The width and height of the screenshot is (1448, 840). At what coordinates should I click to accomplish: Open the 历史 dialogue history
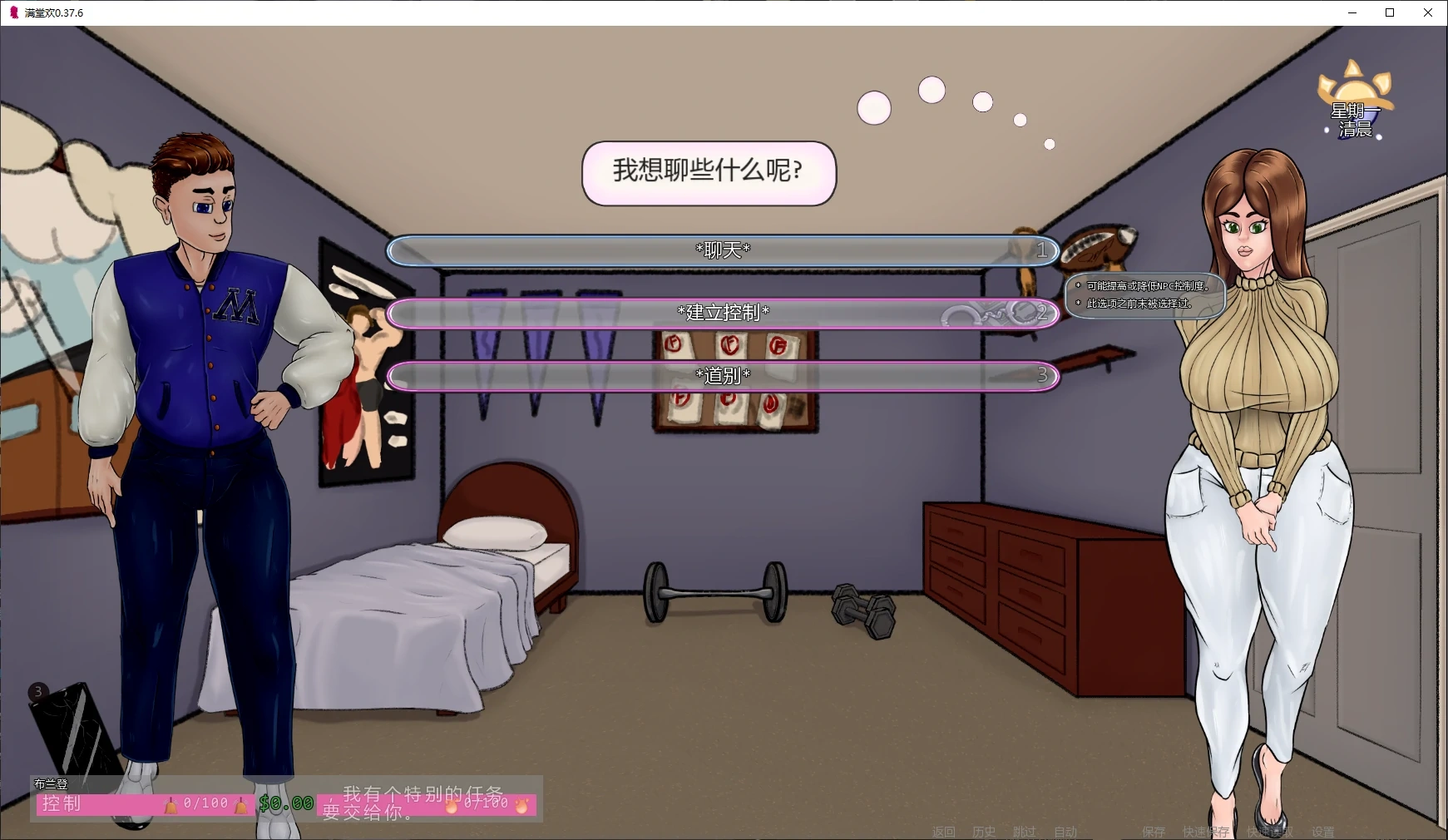[x=984, y=831]
